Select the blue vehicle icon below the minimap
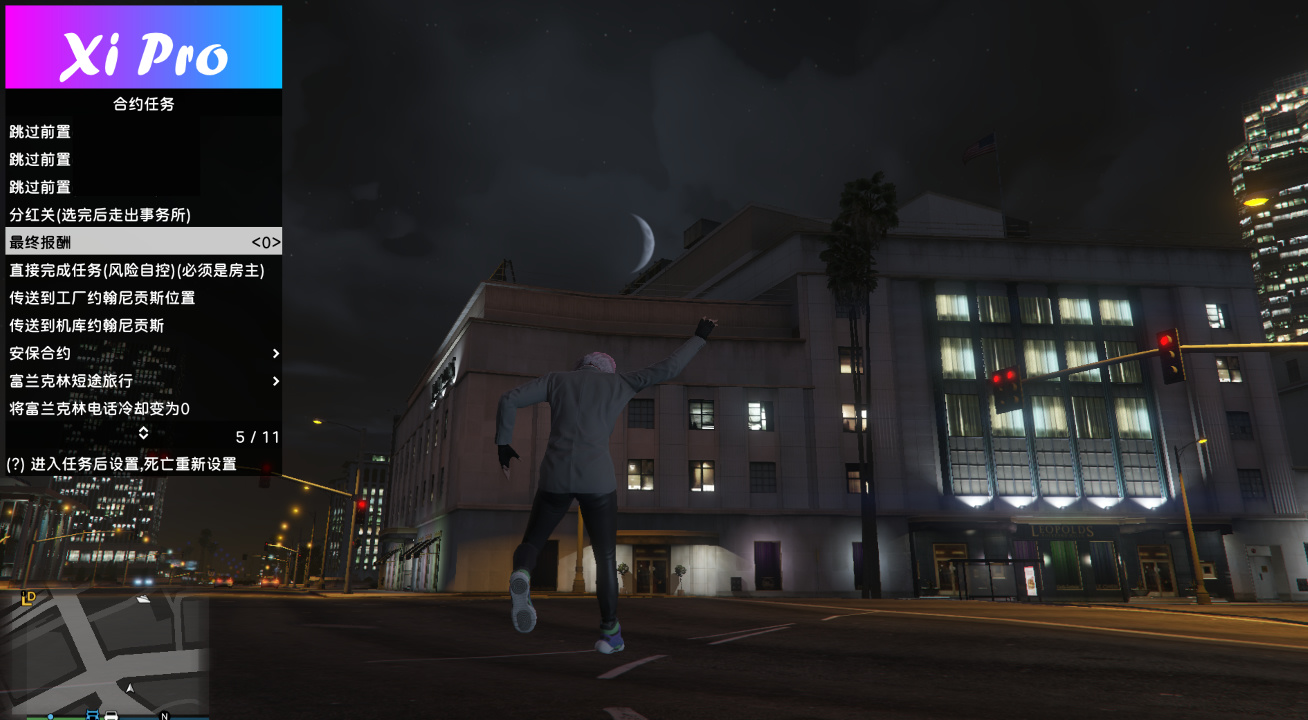Screen dimensions: 1308x720 coord(94,716)
